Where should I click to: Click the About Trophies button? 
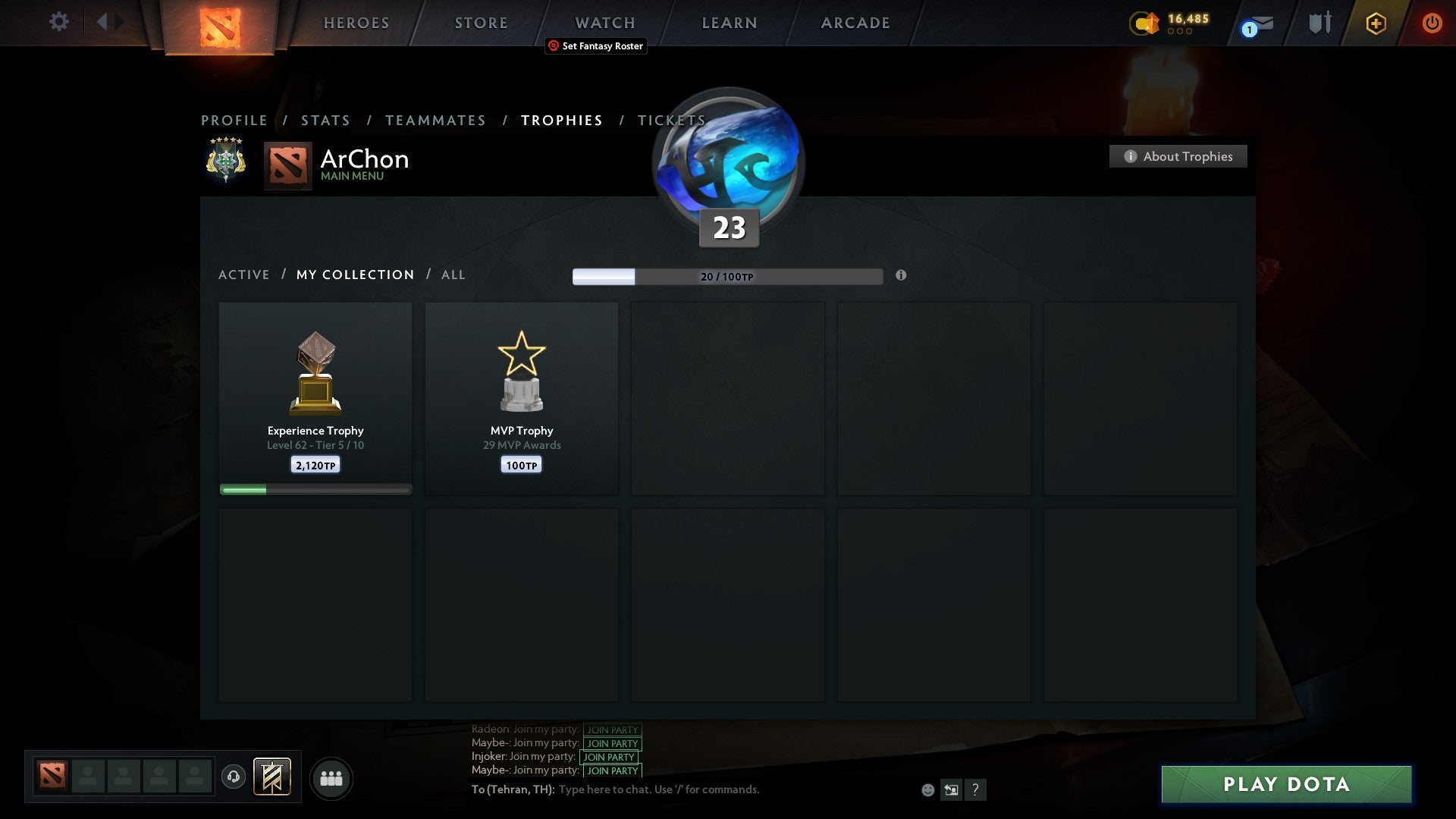(1178, 156)
